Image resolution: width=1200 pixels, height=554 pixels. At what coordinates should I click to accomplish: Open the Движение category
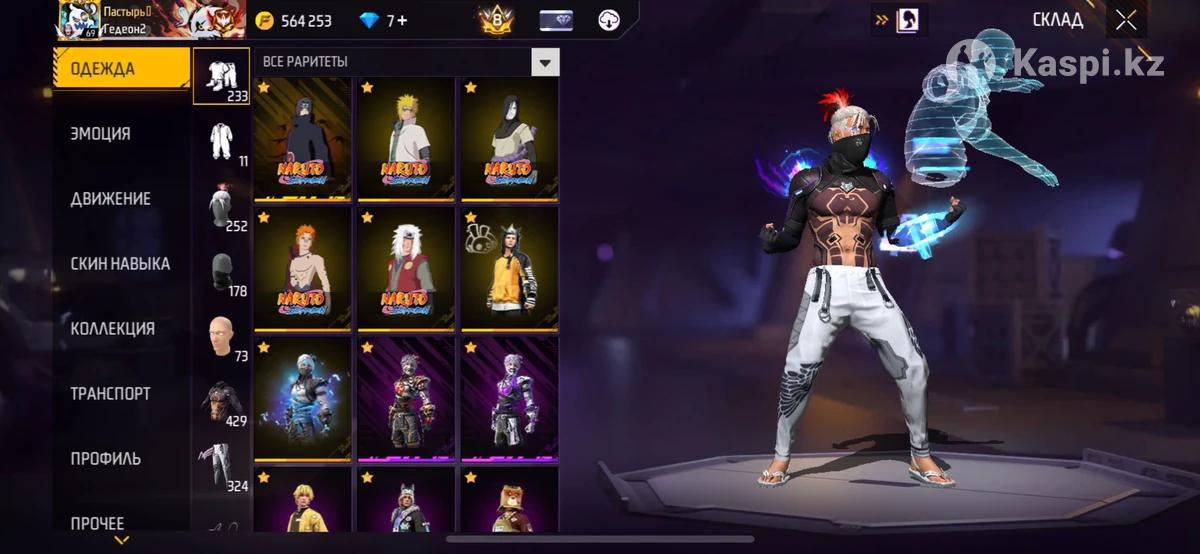coord(110,199)
